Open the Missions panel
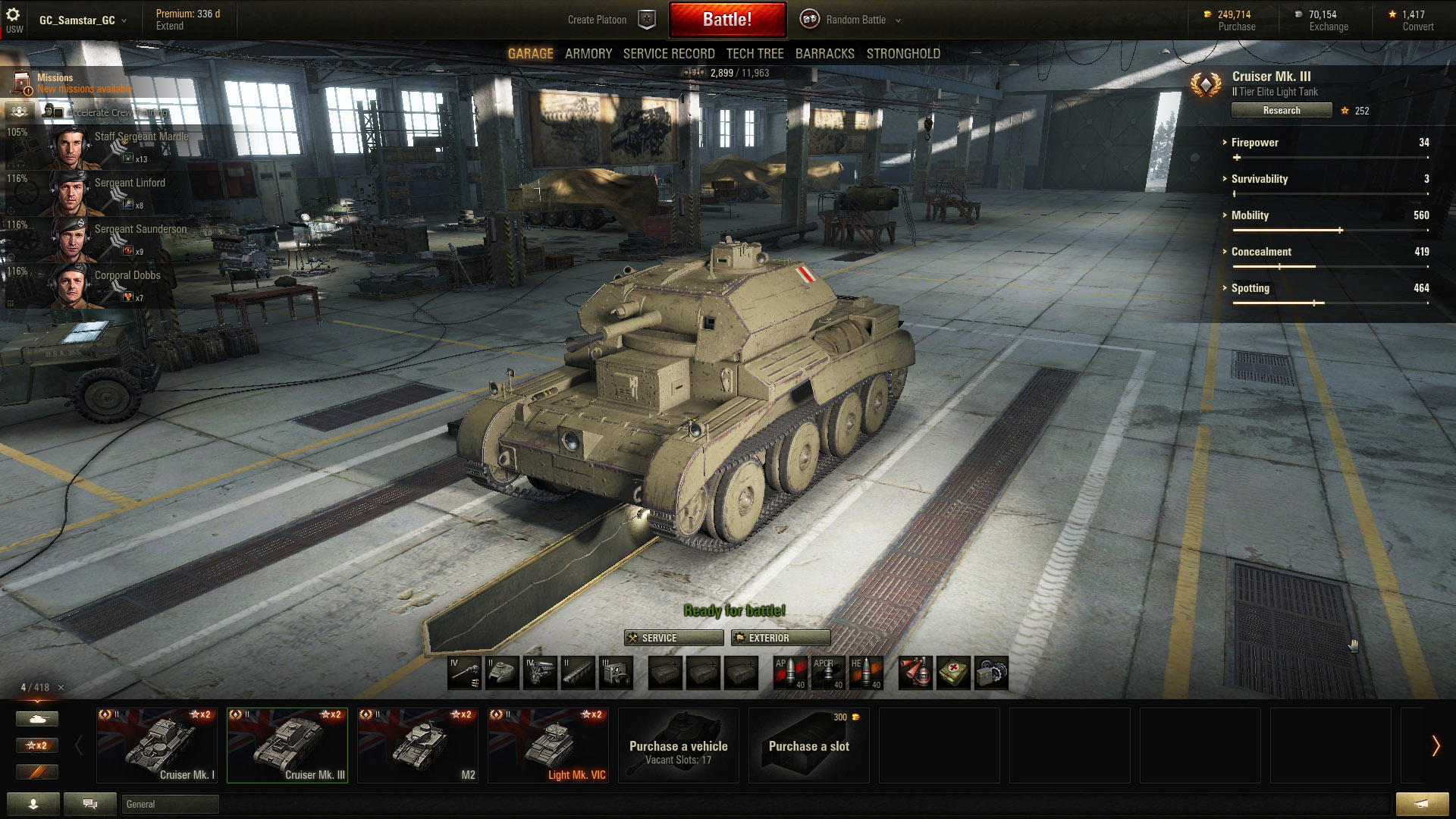 coord(55,78)
